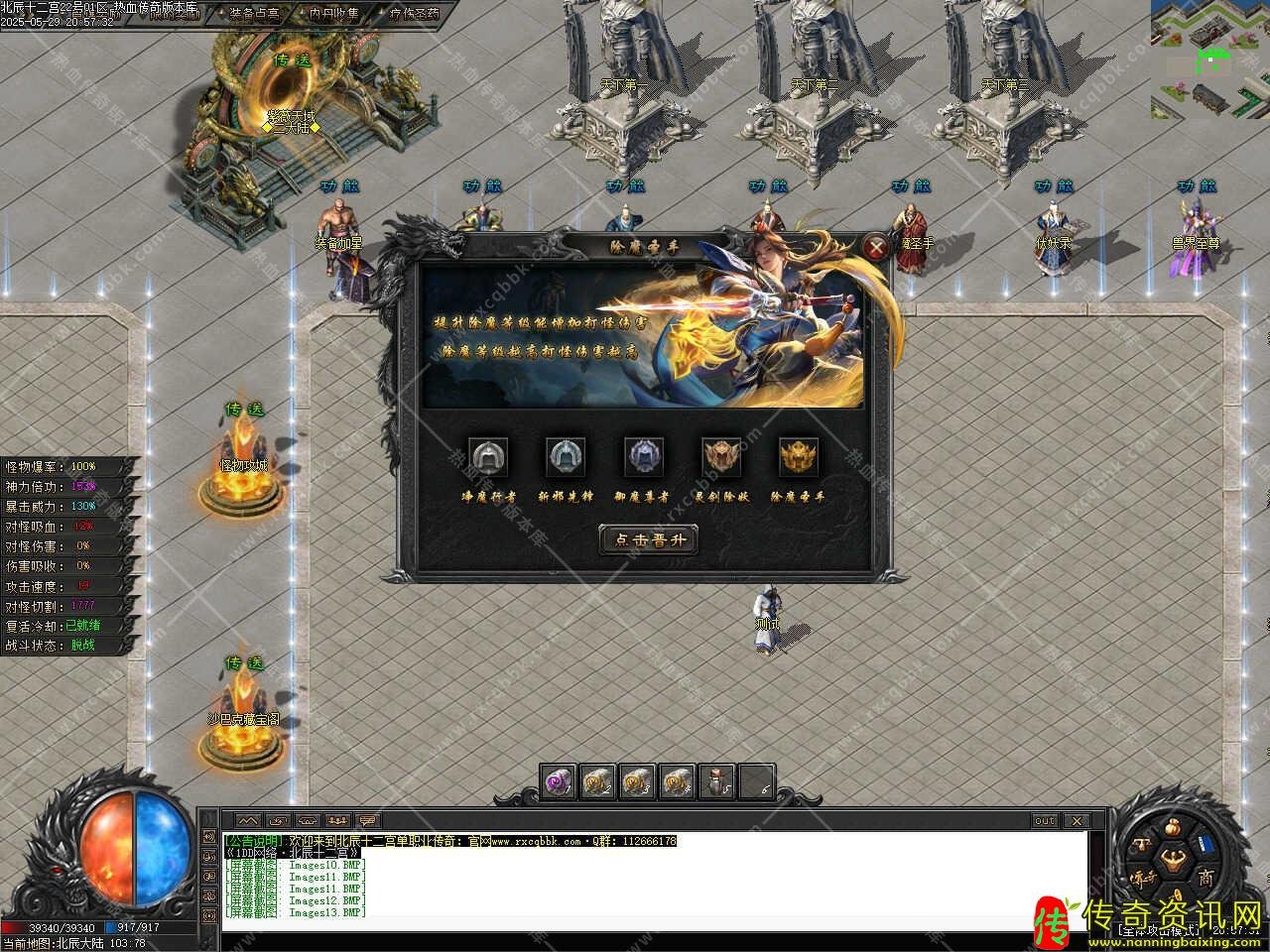The image size is (1270, 952).
Task: Pick the 灵剑除妖 rank badge
Action: tap(721, 457)
